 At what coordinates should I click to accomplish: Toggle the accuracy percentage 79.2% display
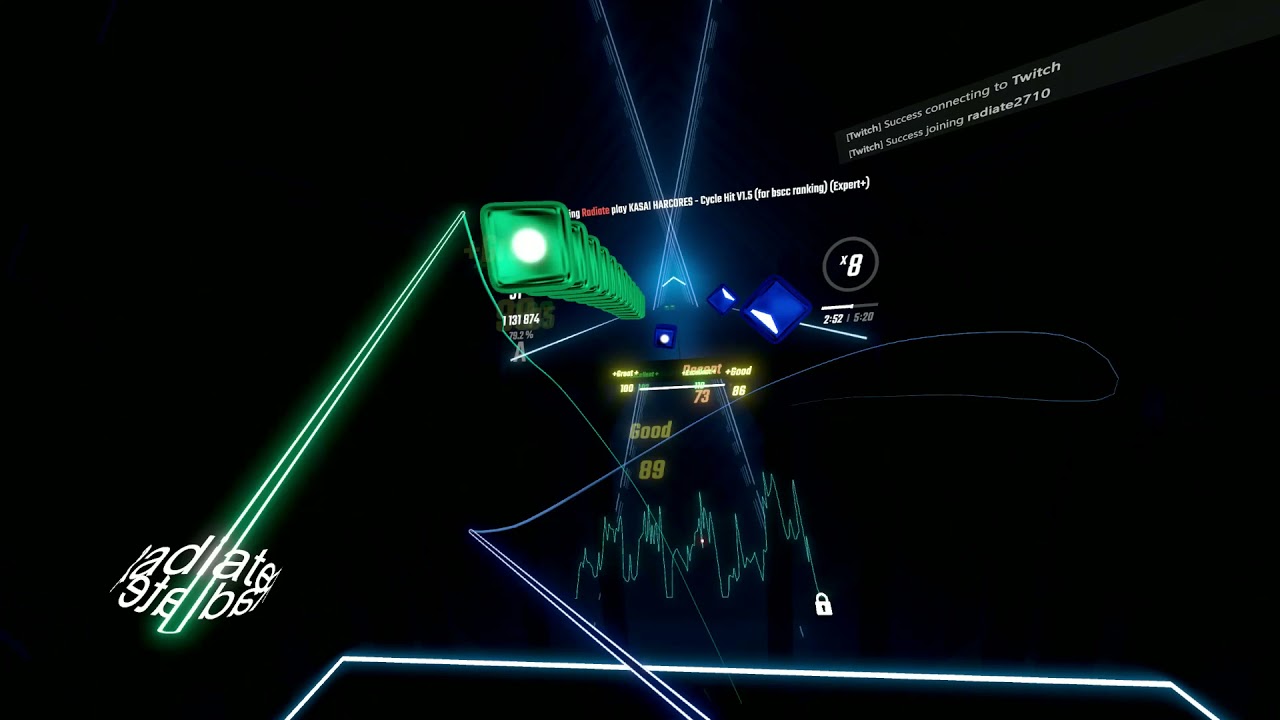519,336
